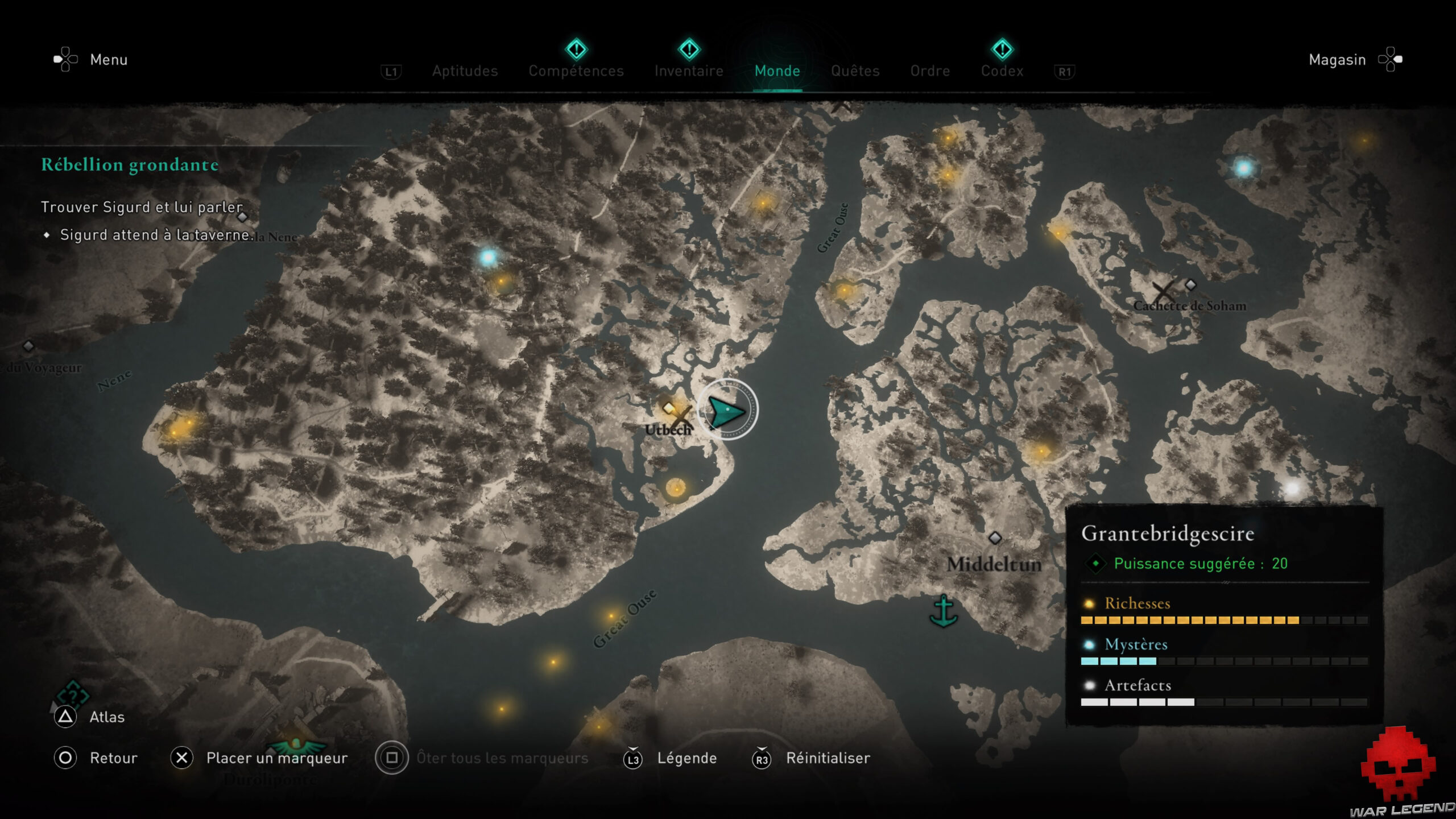
Task: Click the Middeltun anchor dock icon
Action: tap(943, 611)
